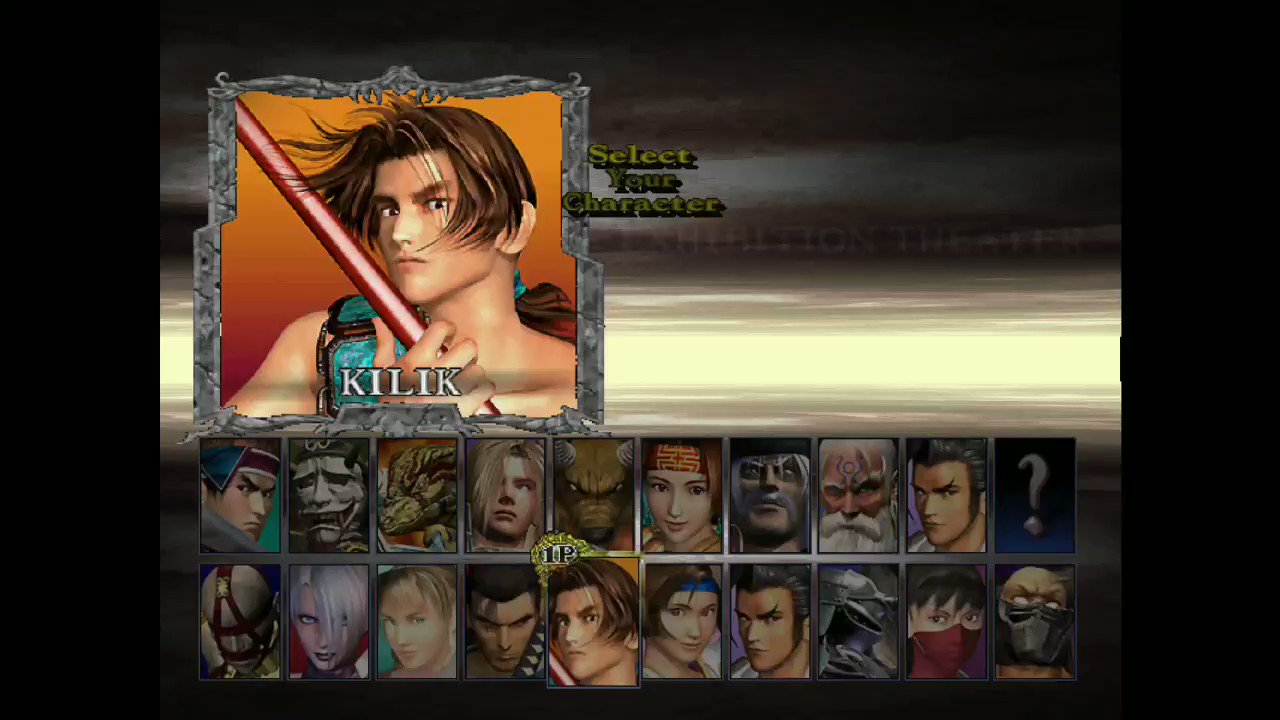Select Ivy, the white-haired fighter
This screenshot has width=1280, height=720.
click(x=328, y=620)
